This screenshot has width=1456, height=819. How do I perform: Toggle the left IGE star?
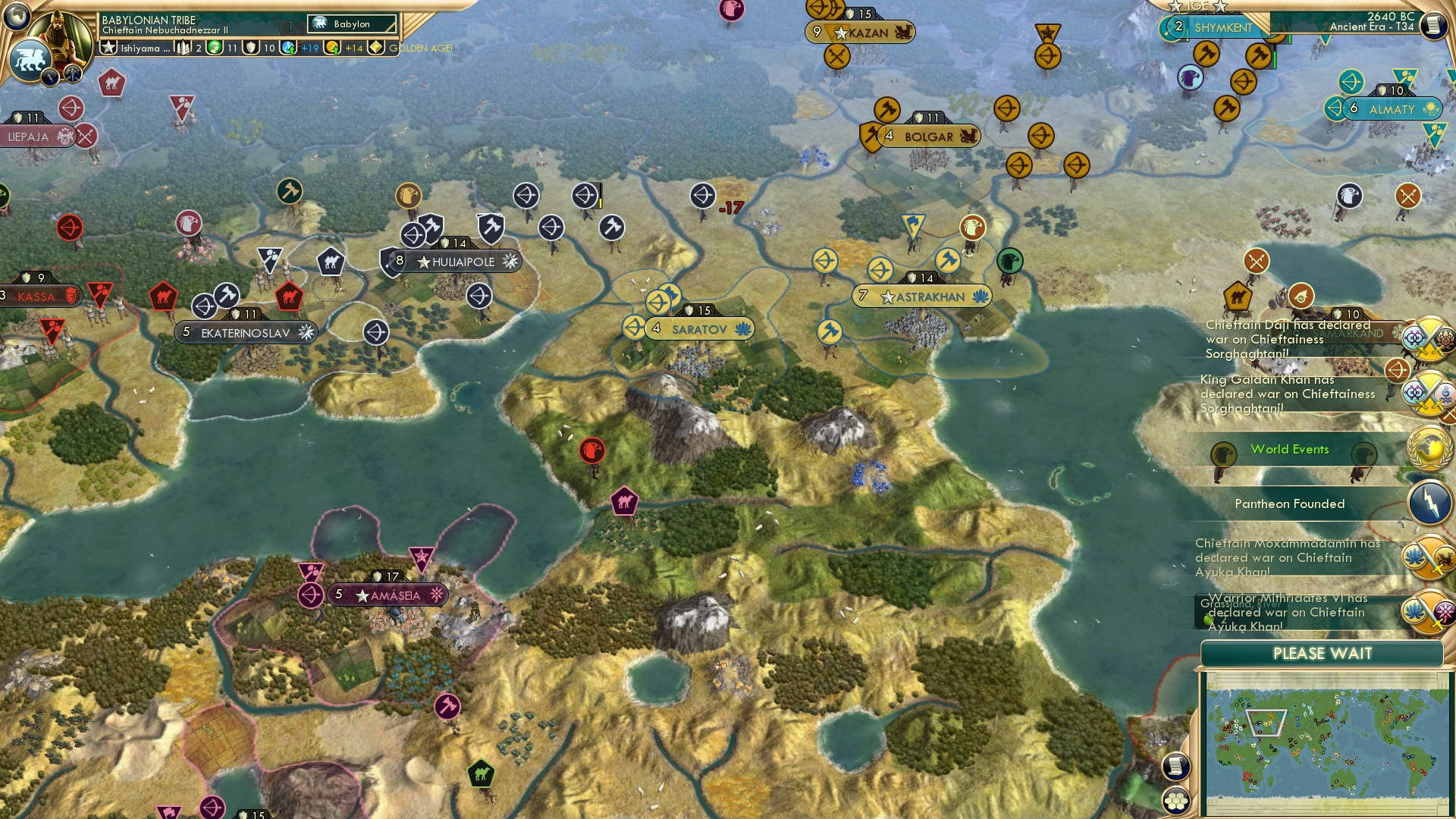(x=1175, y=6)
